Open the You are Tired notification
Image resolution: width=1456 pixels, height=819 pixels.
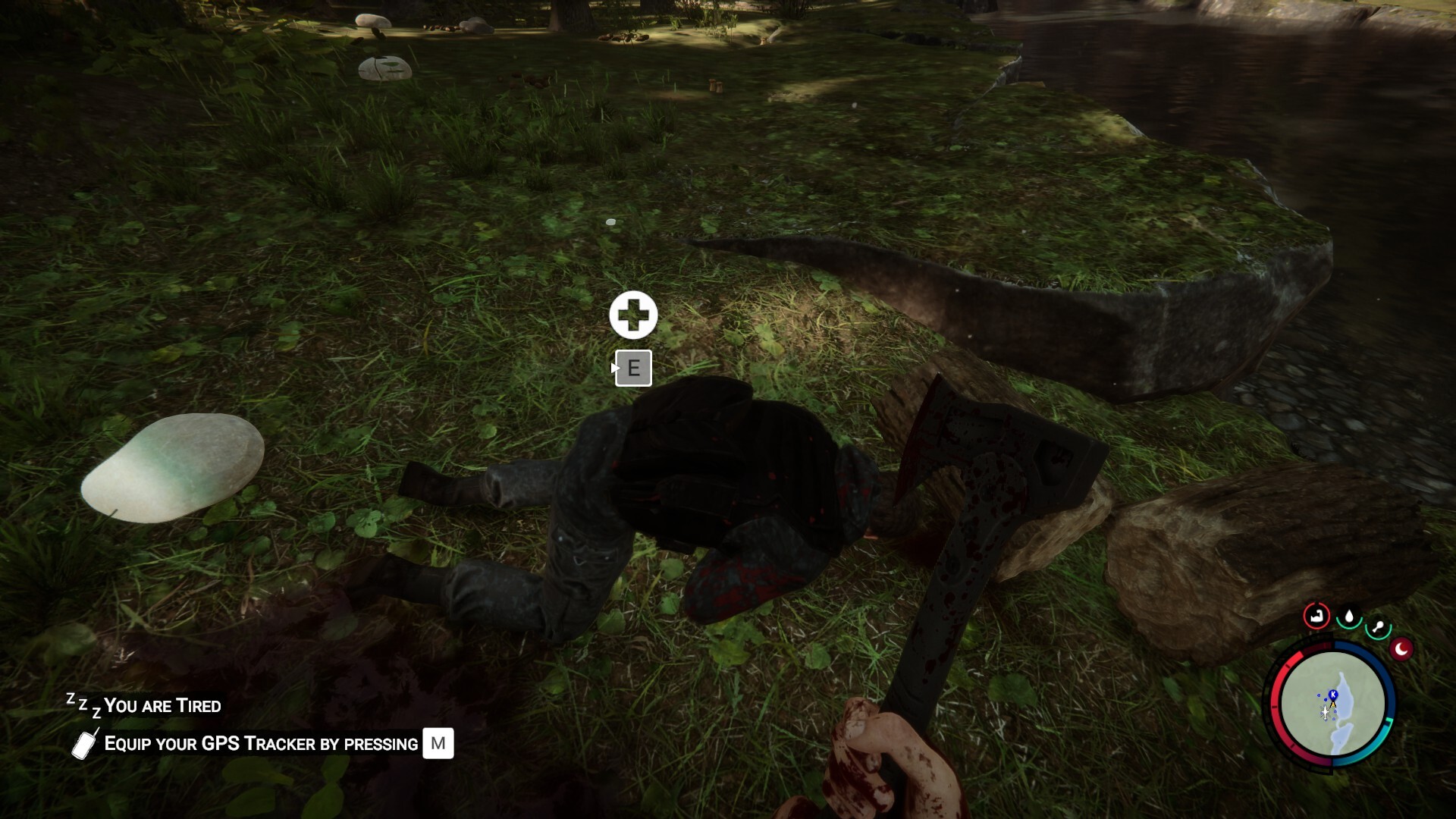[x=162, y=706]
